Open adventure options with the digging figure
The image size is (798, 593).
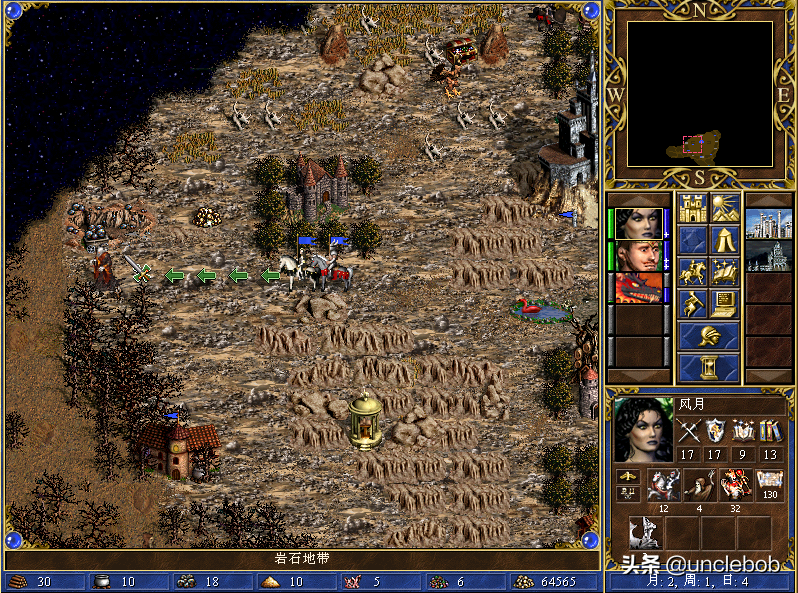(x=692, y=304)
